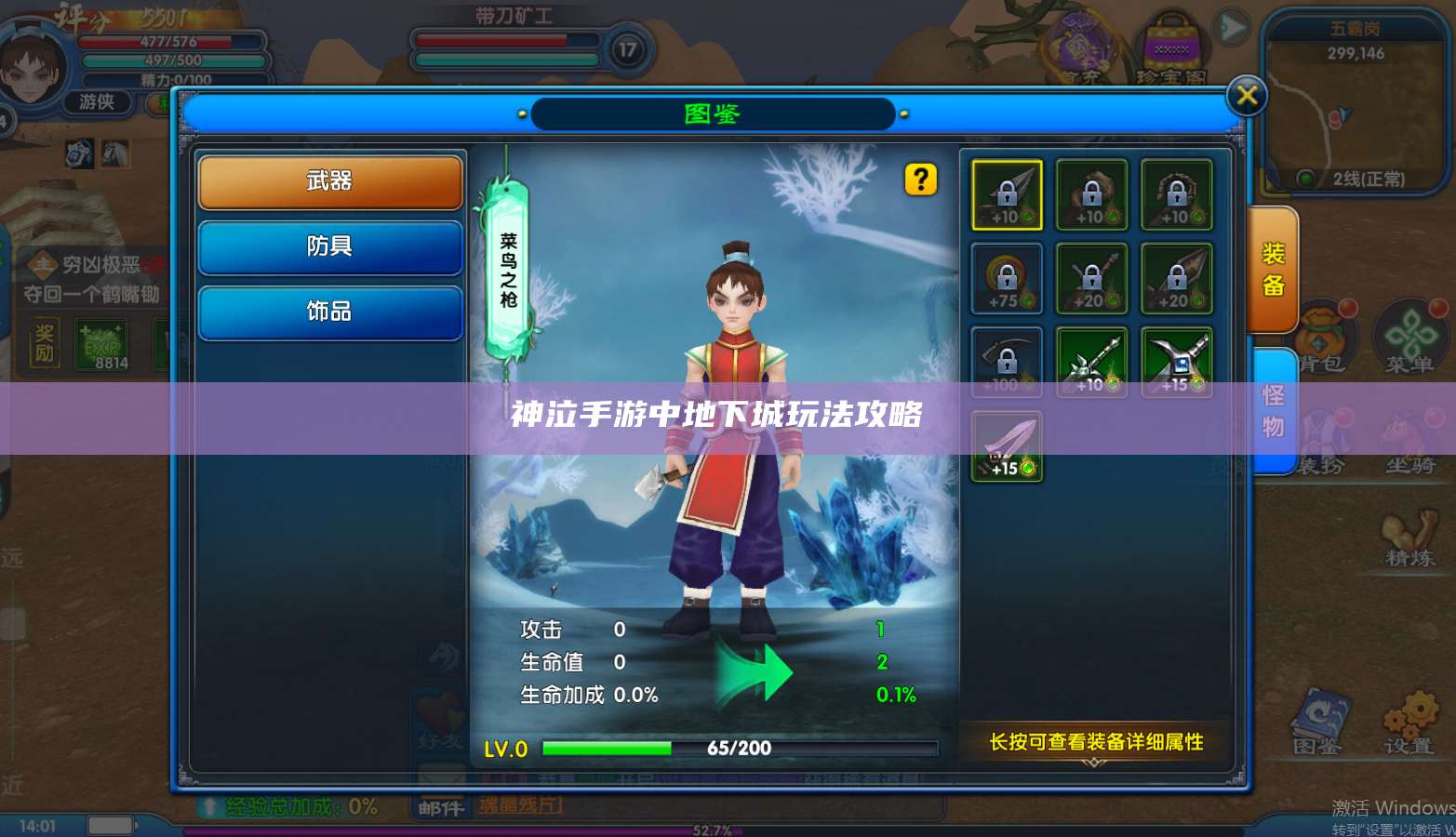Image resolution: width=1456 pixels, height=837 pixels.
Task: Click the question mark help button
Action: tap(920, 180)
